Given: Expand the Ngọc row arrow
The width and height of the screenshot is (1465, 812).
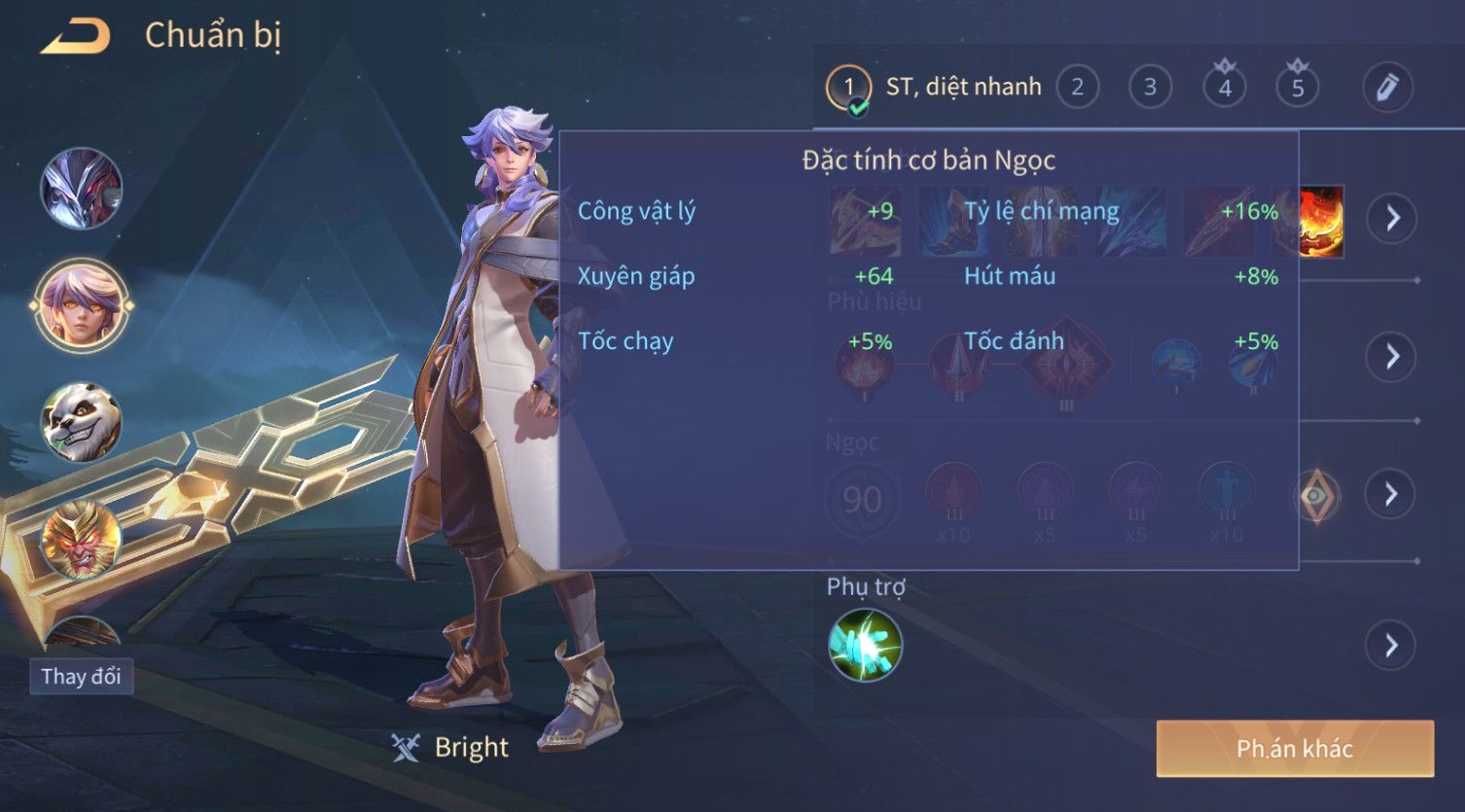Looking at the screenshot, I should pyautogui.click(x=1391, y=494).
